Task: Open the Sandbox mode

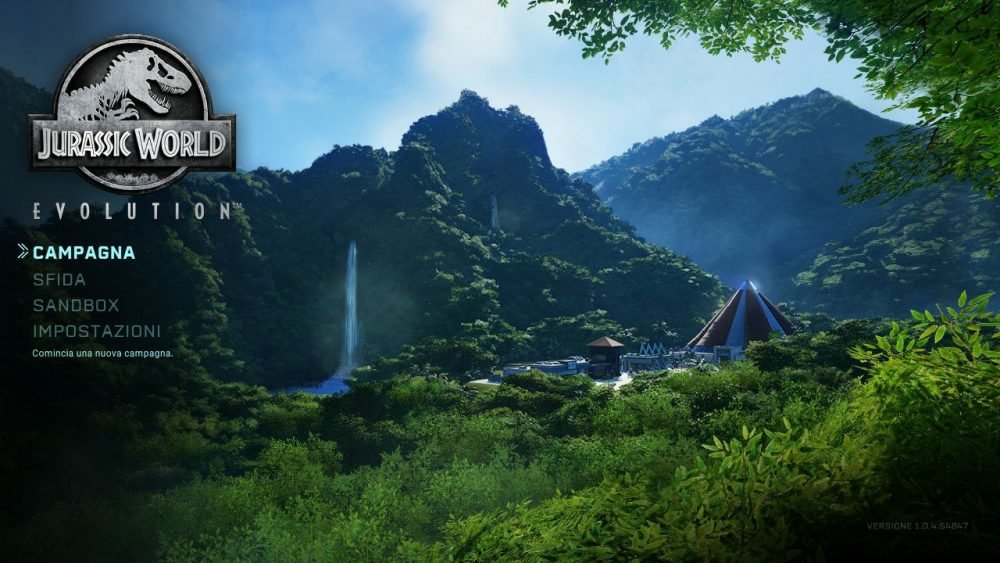Action: pos(75,306)
